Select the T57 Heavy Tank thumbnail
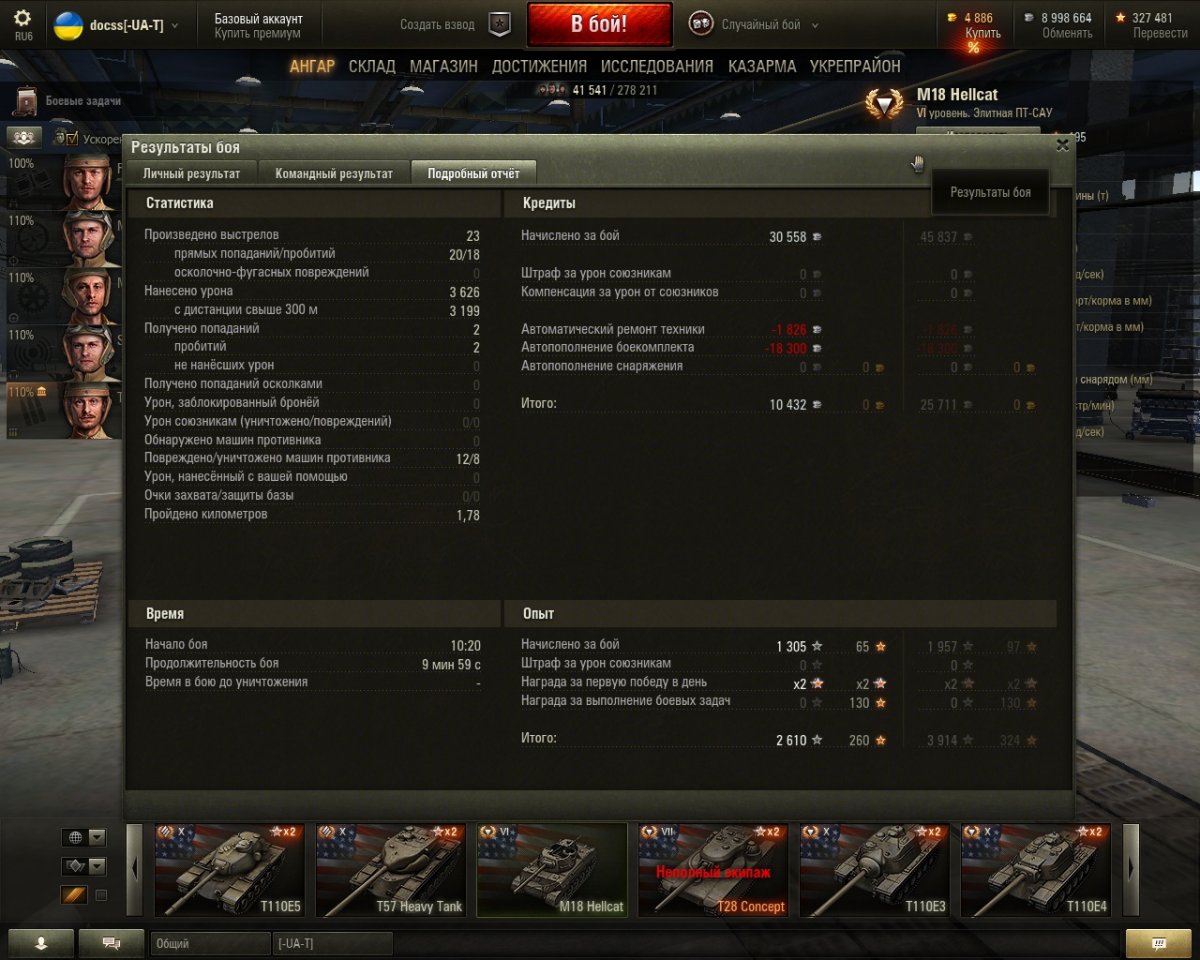This screenshot has width=1200, height=960. click(390, 870)
